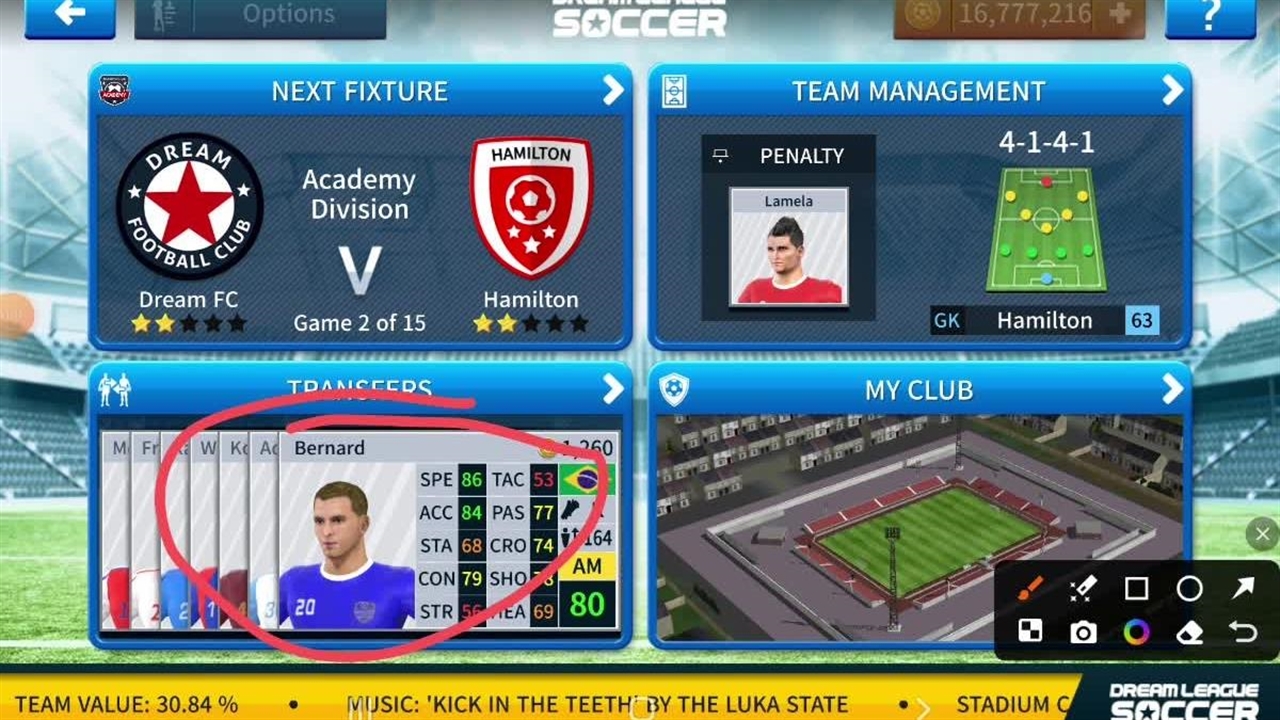Choose the rectangle shape tool
This screenshot has width=1280, height=720.
[1136, 588]
